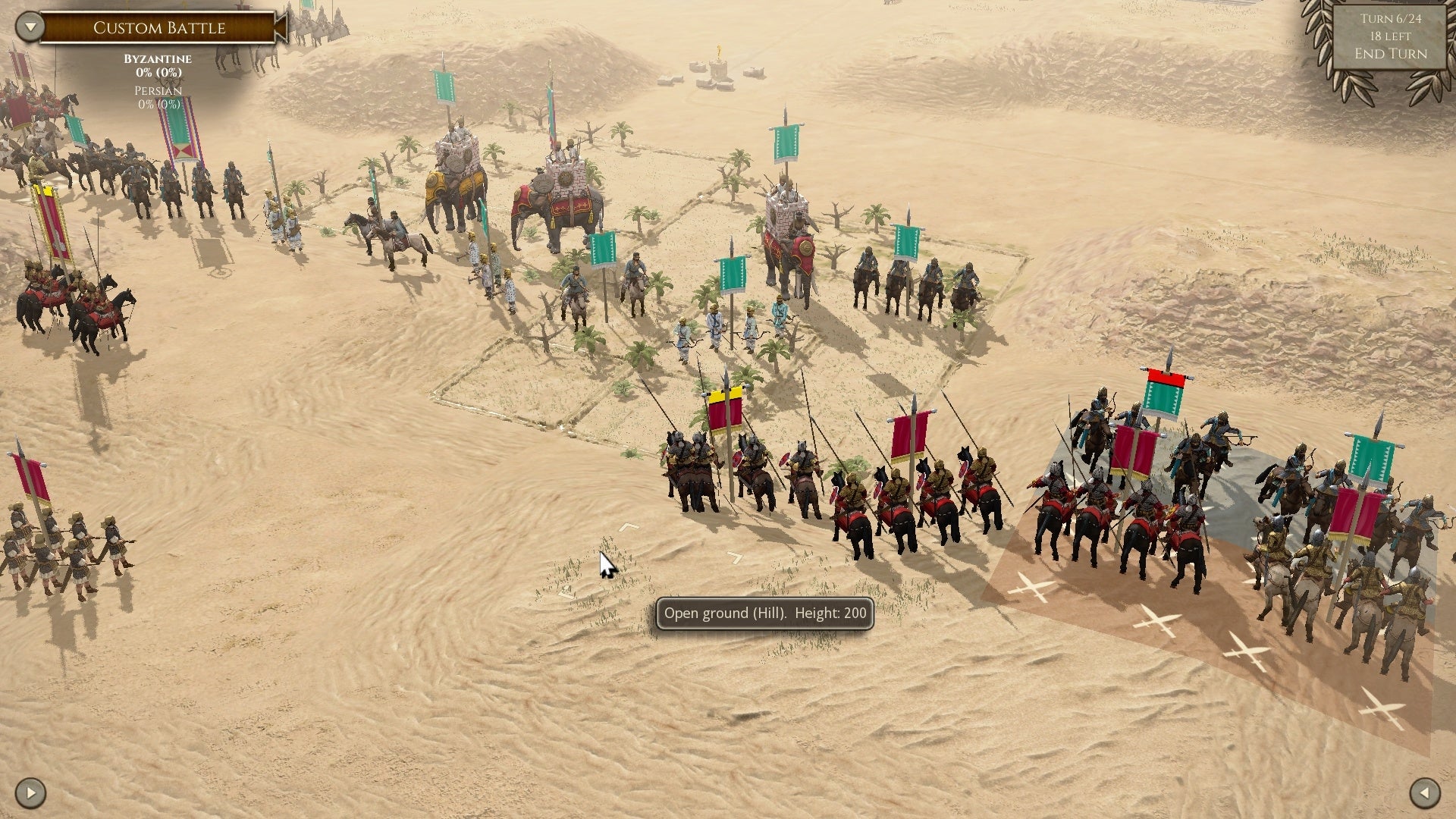This screenshot has width=1456, height=819.
Task: Click the Custom Battle title banner
Action: 159,27
